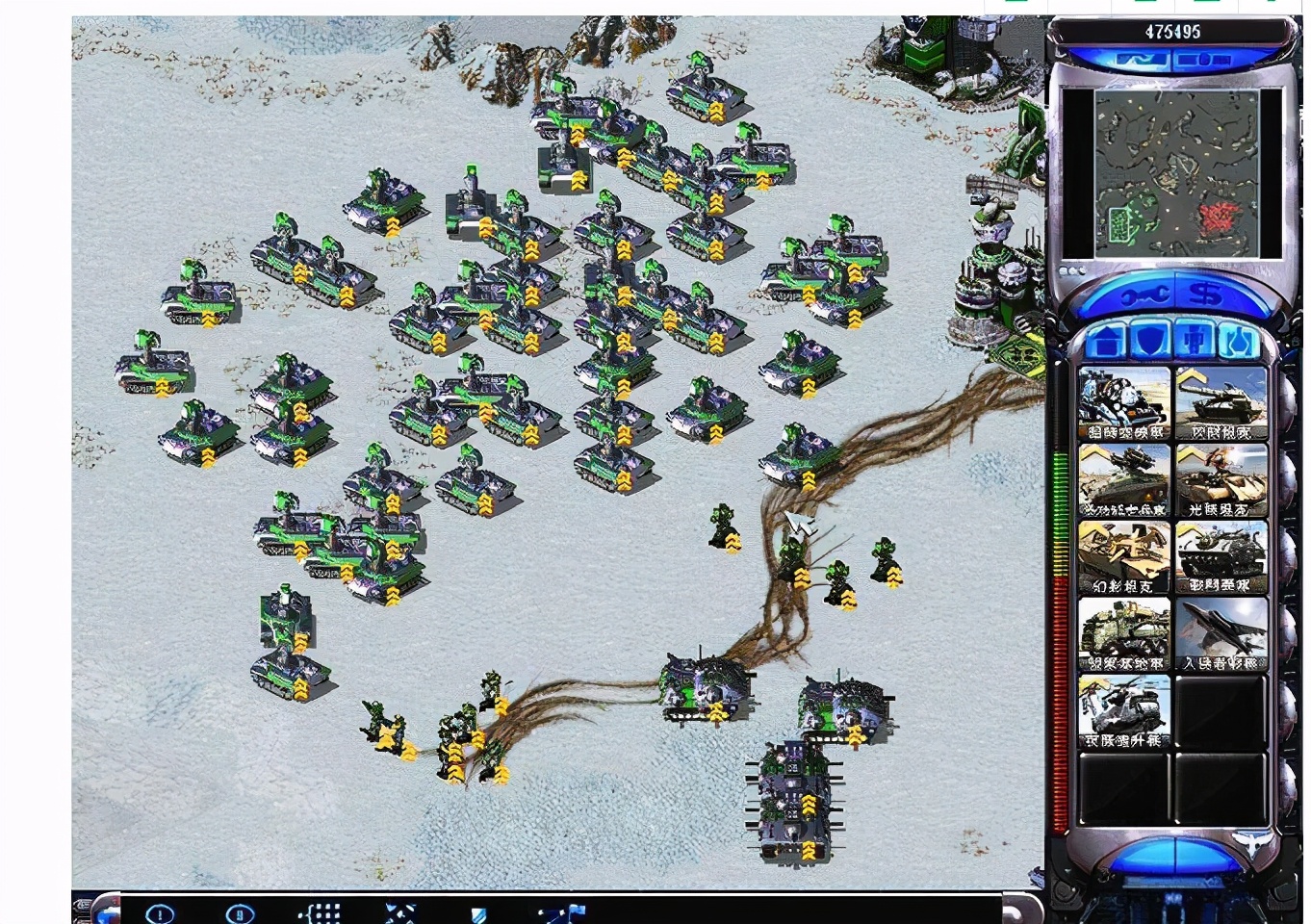Build a Prism Tank from the sidebar

point(1221,476)
